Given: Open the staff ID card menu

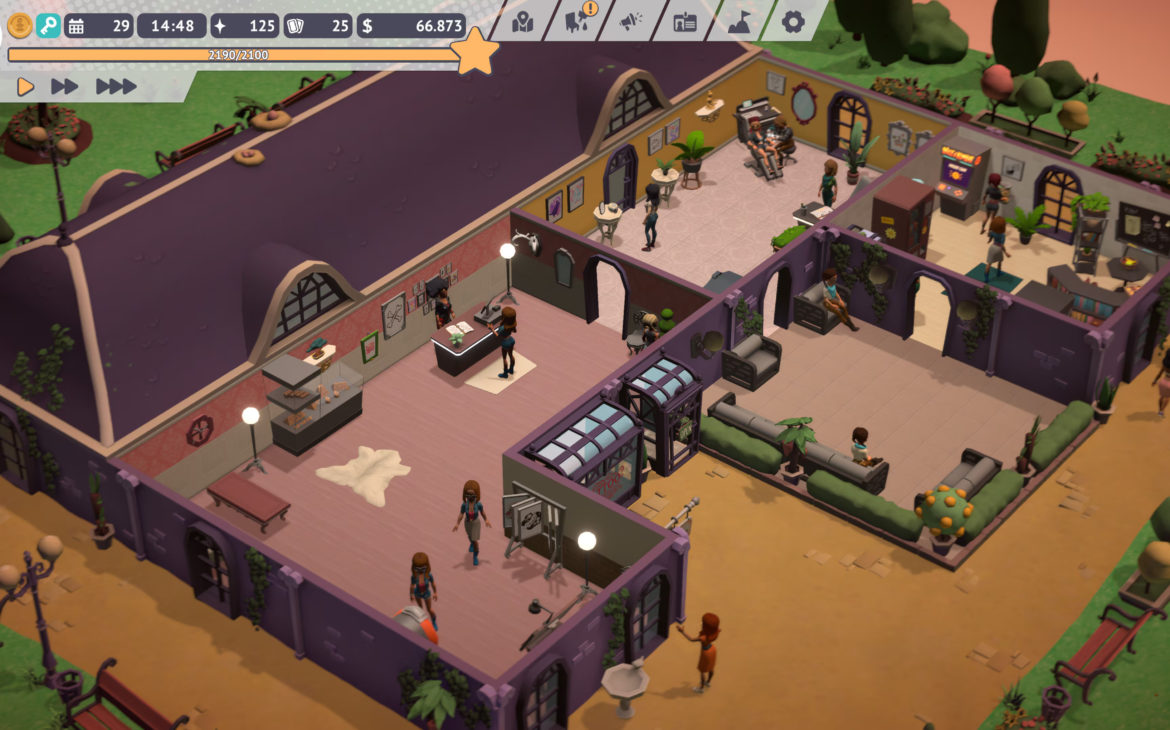Looking at the screenshot, I should [685, 21].
